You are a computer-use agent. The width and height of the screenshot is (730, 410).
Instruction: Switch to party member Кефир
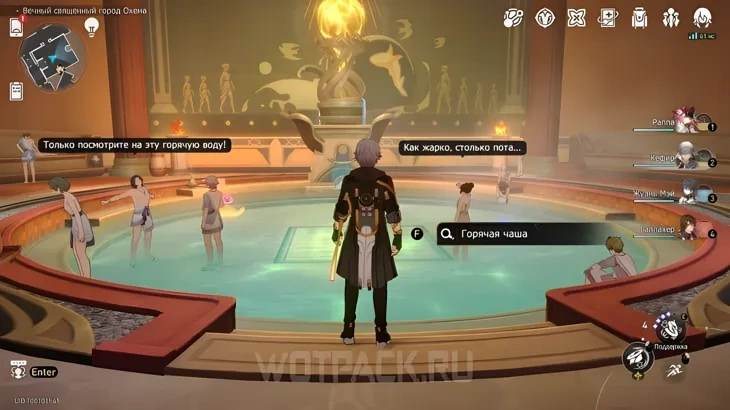[684, 158]
